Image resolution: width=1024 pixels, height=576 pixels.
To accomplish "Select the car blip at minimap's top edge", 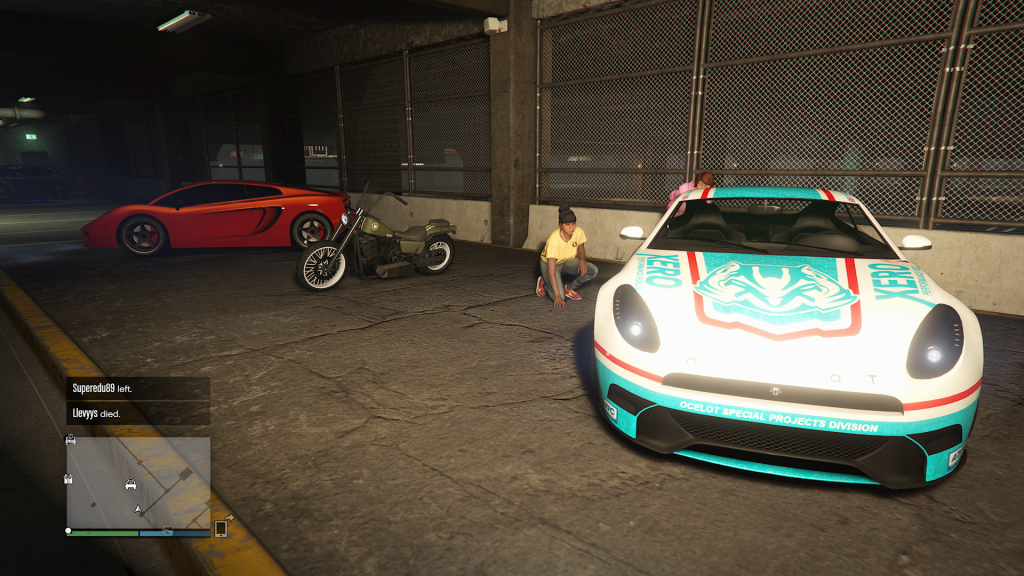I will pyautogui.click(x=71, y=440).
